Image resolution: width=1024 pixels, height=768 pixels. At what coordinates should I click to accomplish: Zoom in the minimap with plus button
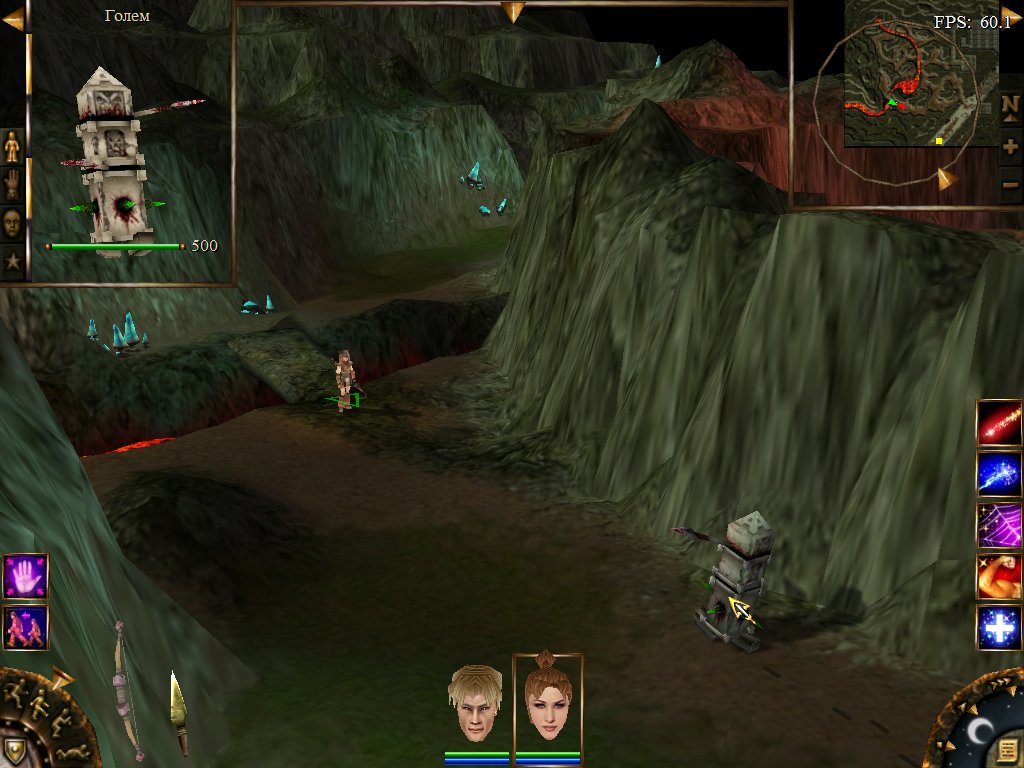(x=1010, y=146)
